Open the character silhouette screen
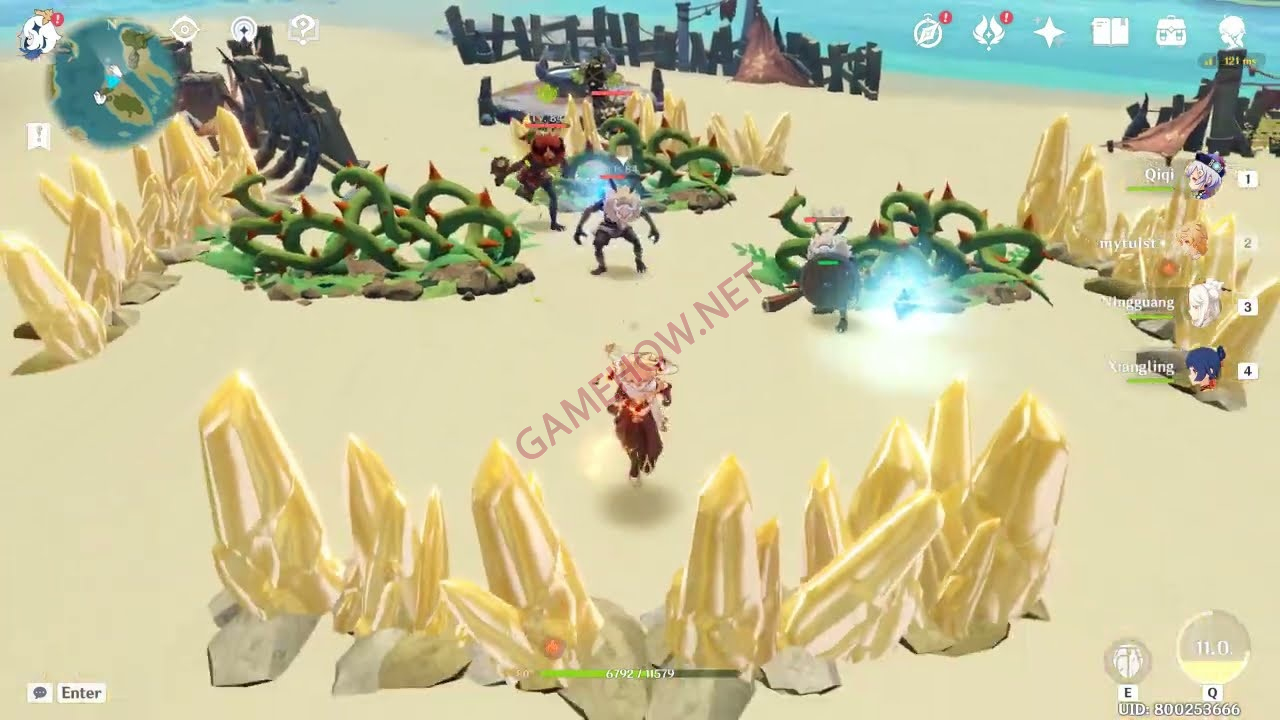This screenshot has width=1280, height=720. 1232,33
